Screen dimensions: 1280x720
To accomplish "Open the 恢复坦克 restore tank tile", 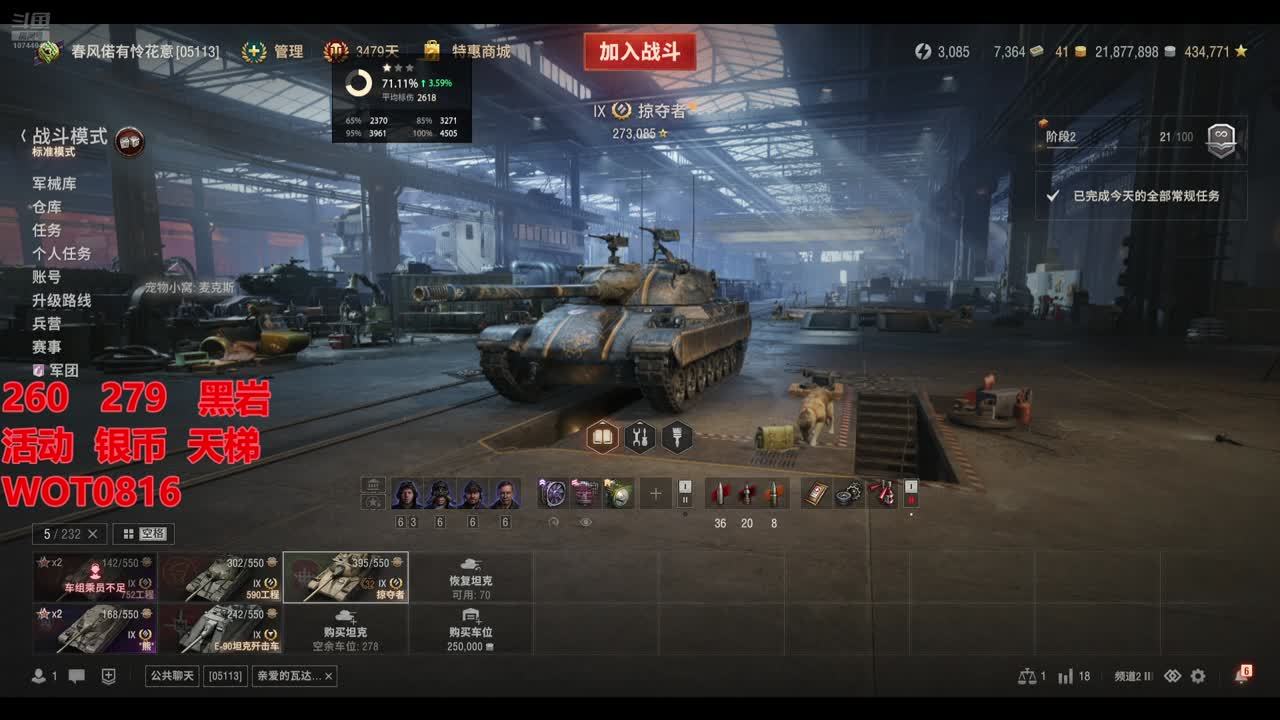I will pos(470,577).
